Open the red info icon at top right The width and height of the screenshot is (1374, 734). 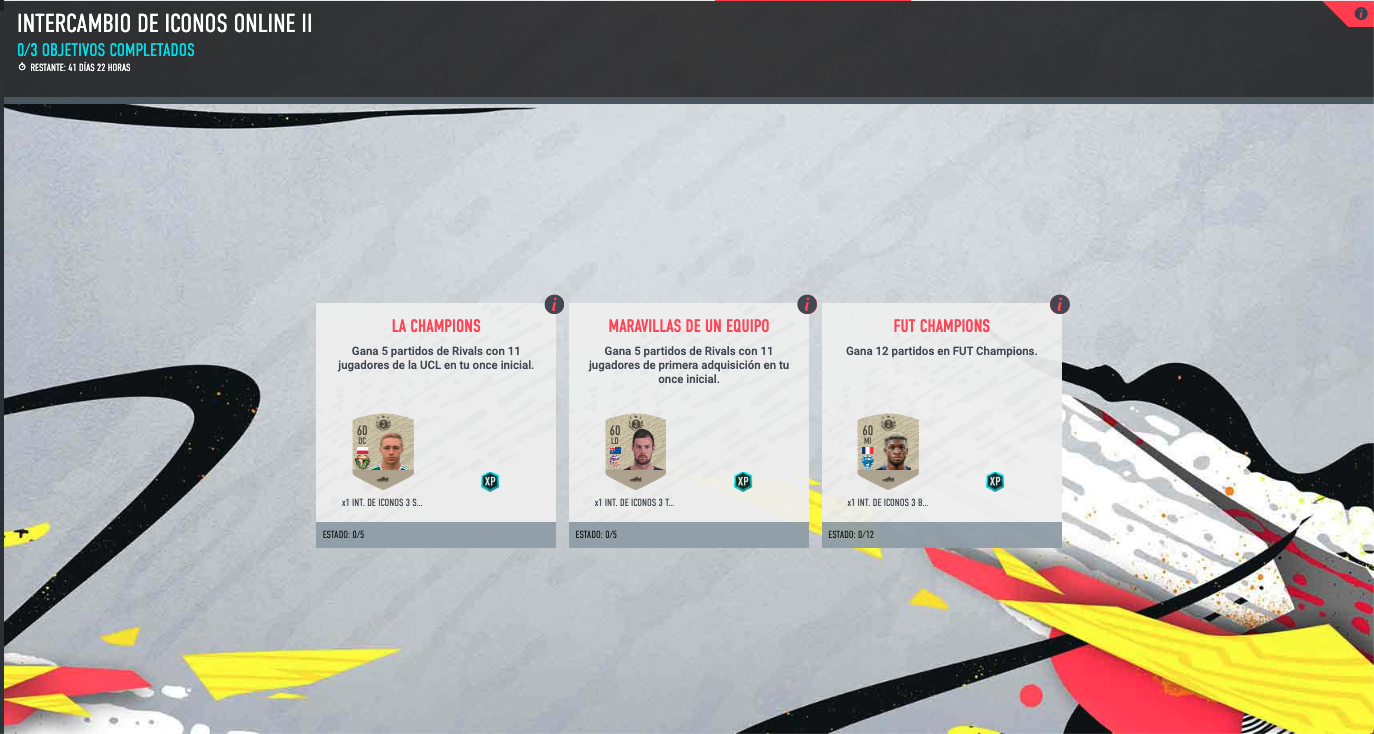[x=1361, y=13]
